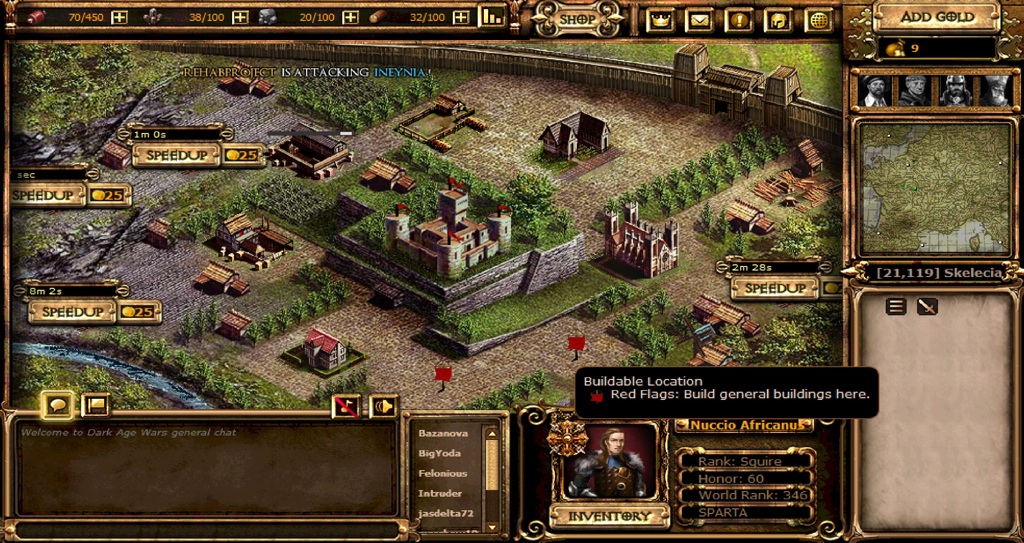Image resolution: width=1024 pixels, height=543 pixels.
Task: Select the crossed sword icon in side panel
Action: 927,307
